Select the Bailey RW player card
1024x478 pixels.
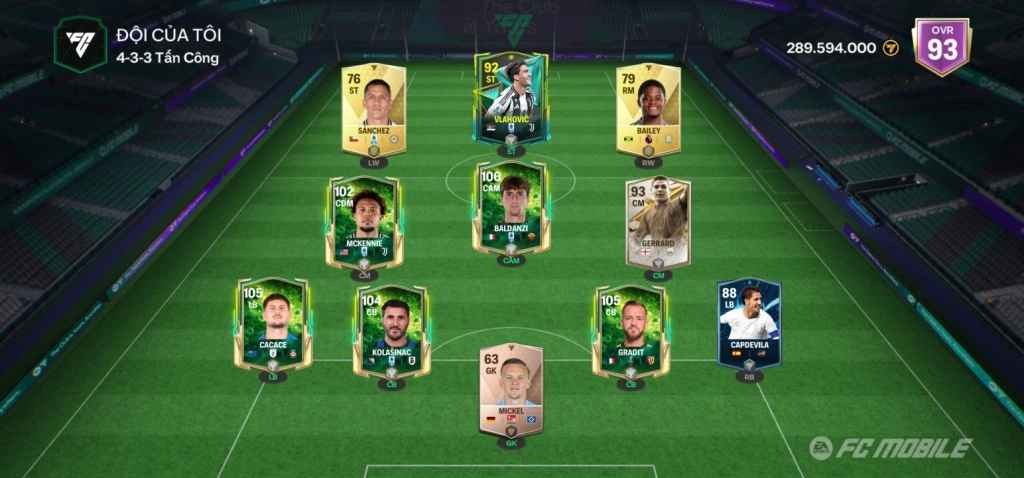pyautogui.click(x=648, y=108)
